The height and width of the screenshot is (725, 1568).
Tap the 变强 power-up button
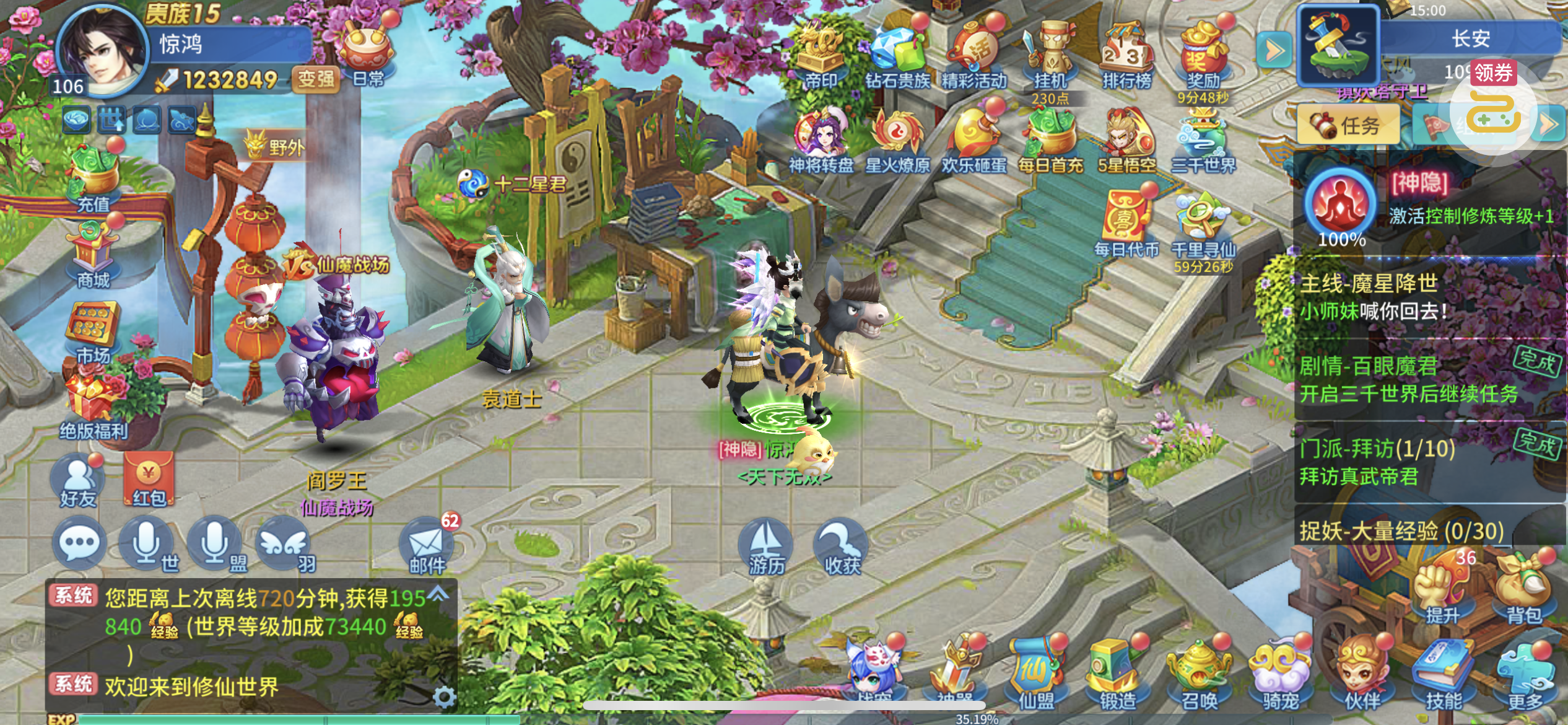(316, 79)
